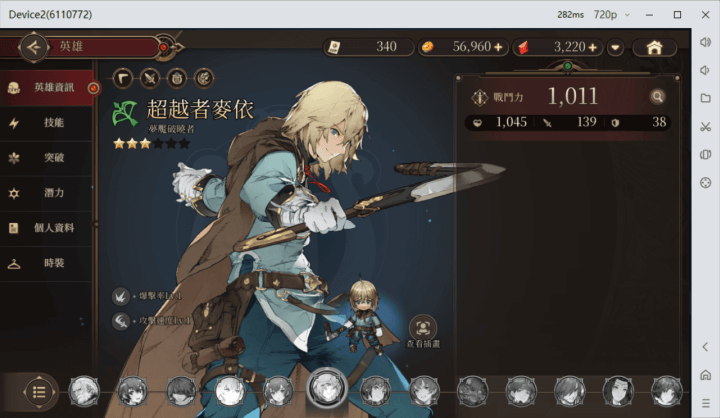Open the hero list button

point(38,390)
